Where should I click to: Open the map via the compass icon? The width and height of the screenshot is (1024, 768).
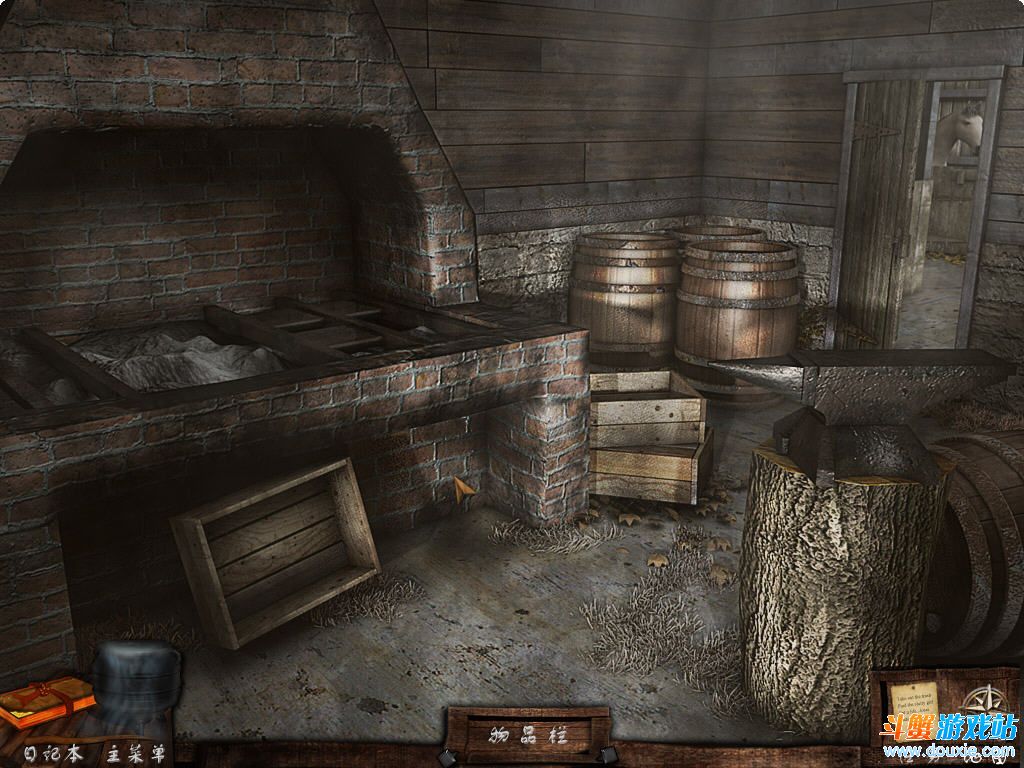pyautogui.click(x=987, y=698)
